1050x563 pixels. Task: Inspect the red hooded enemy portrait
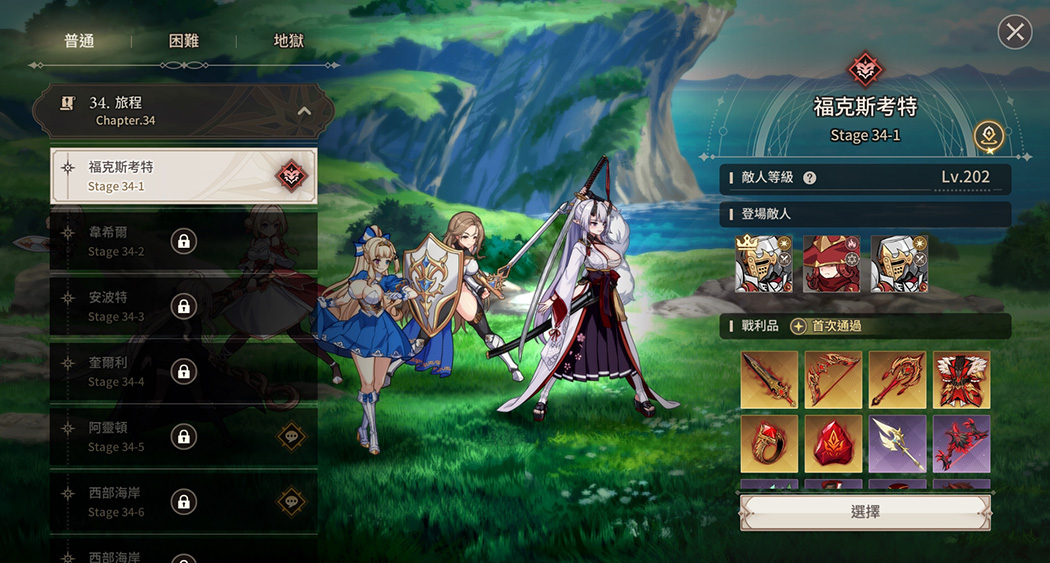coord(832,264)
